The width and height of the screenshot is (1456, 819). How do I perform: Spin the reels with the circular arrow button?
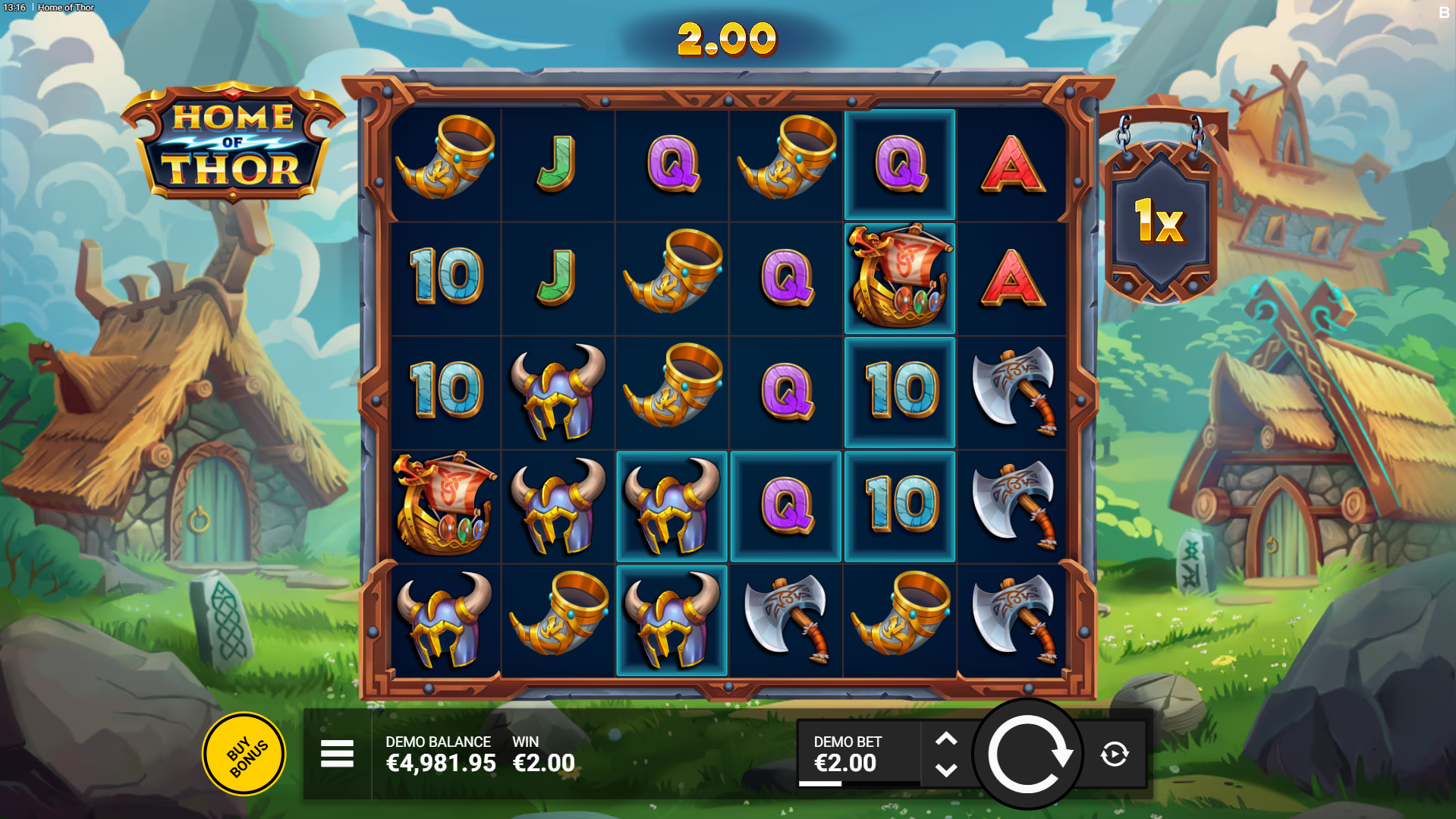(x=1028, y=754)
